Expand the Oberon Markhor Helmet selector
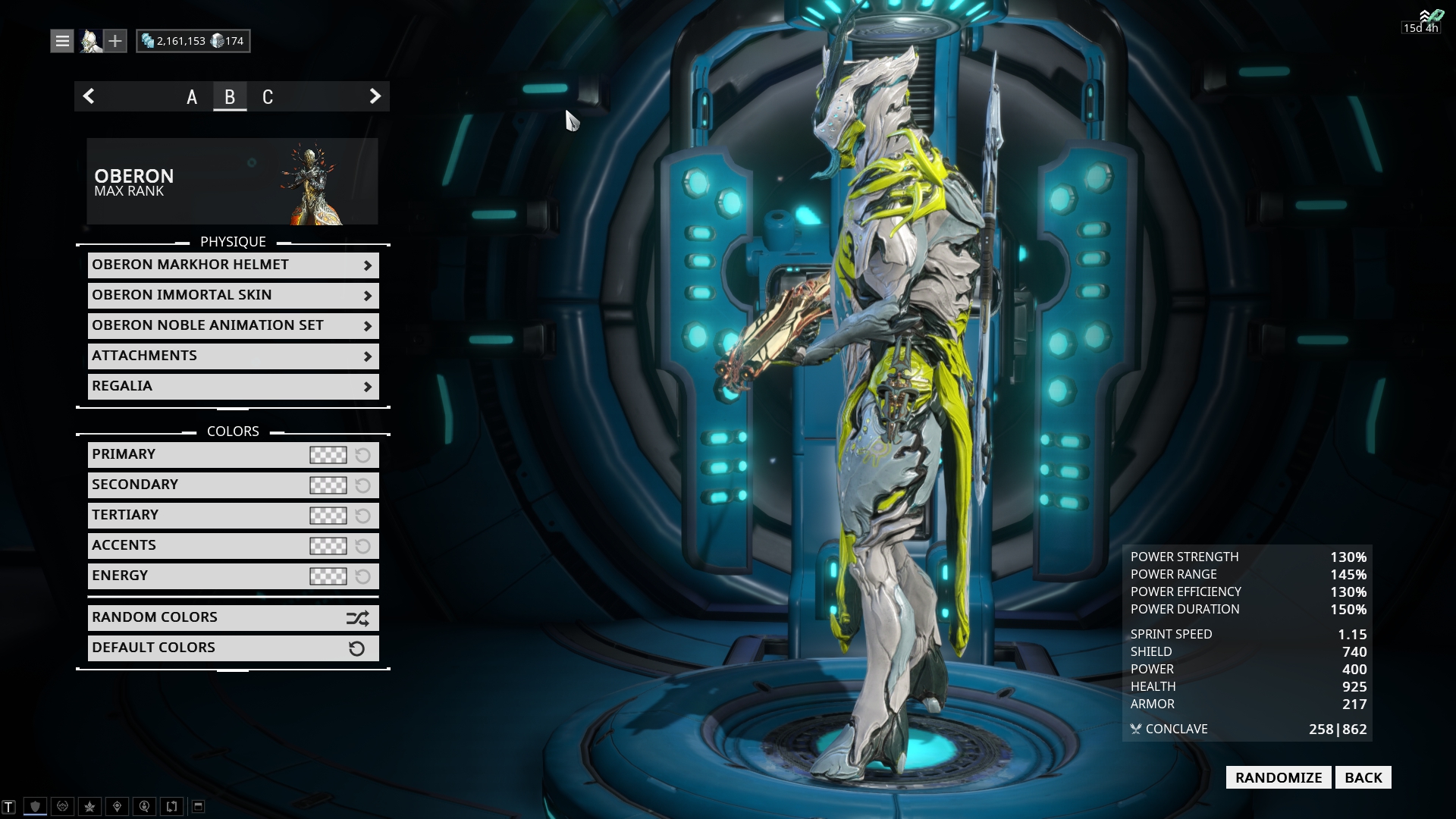Screen dimensions: 1456x819 (232, 265)
